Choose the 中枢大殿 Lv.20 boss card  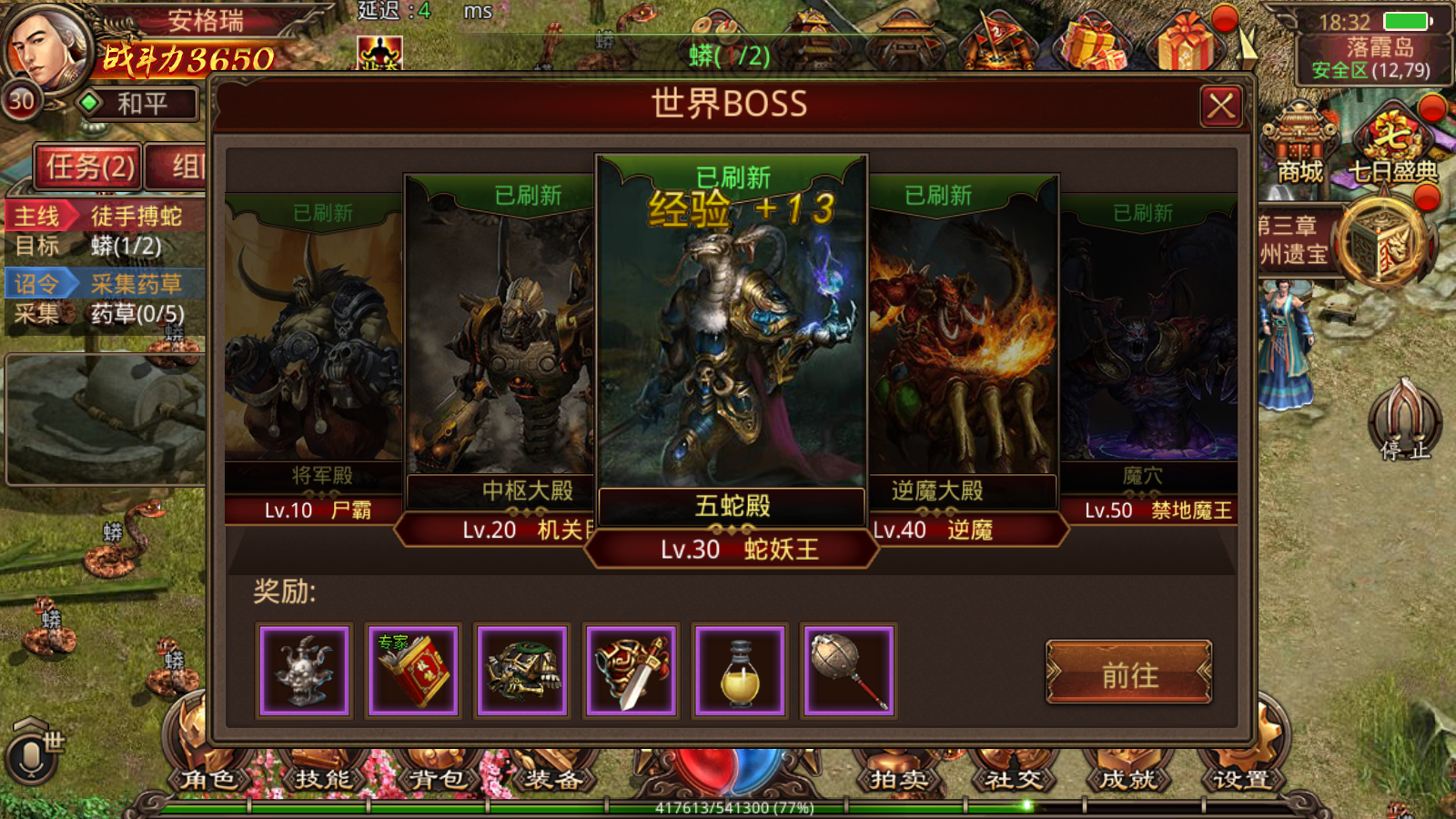pos(499,346)
